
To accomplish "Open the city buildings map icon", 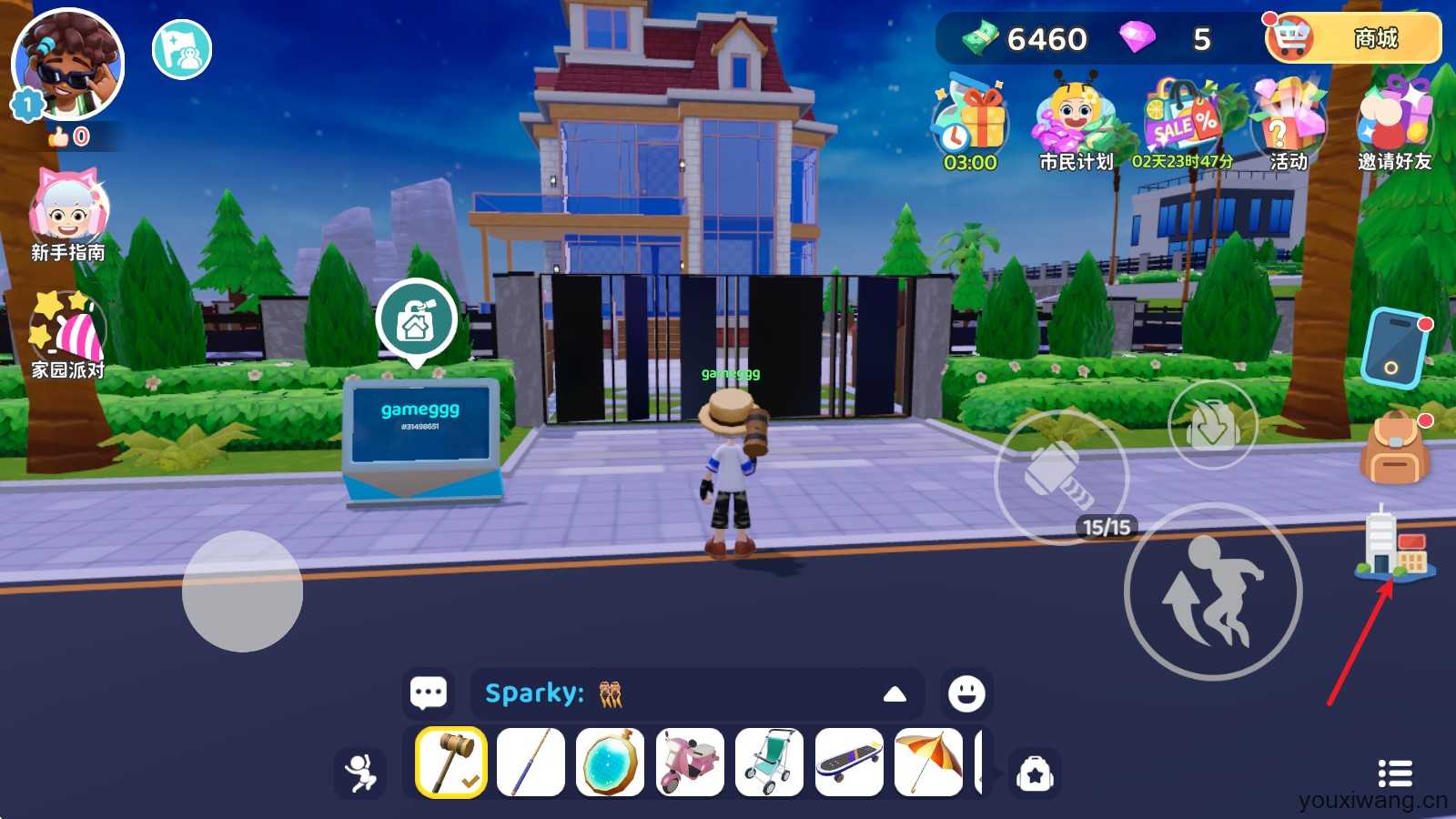I will [1394, 544].
